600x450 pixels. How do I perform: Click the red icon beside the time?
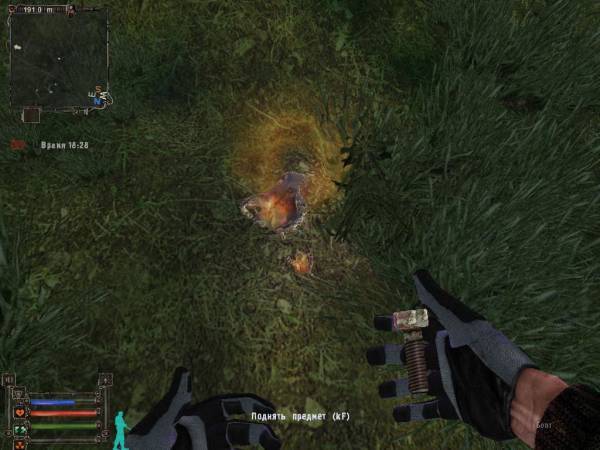coord(17,145)
